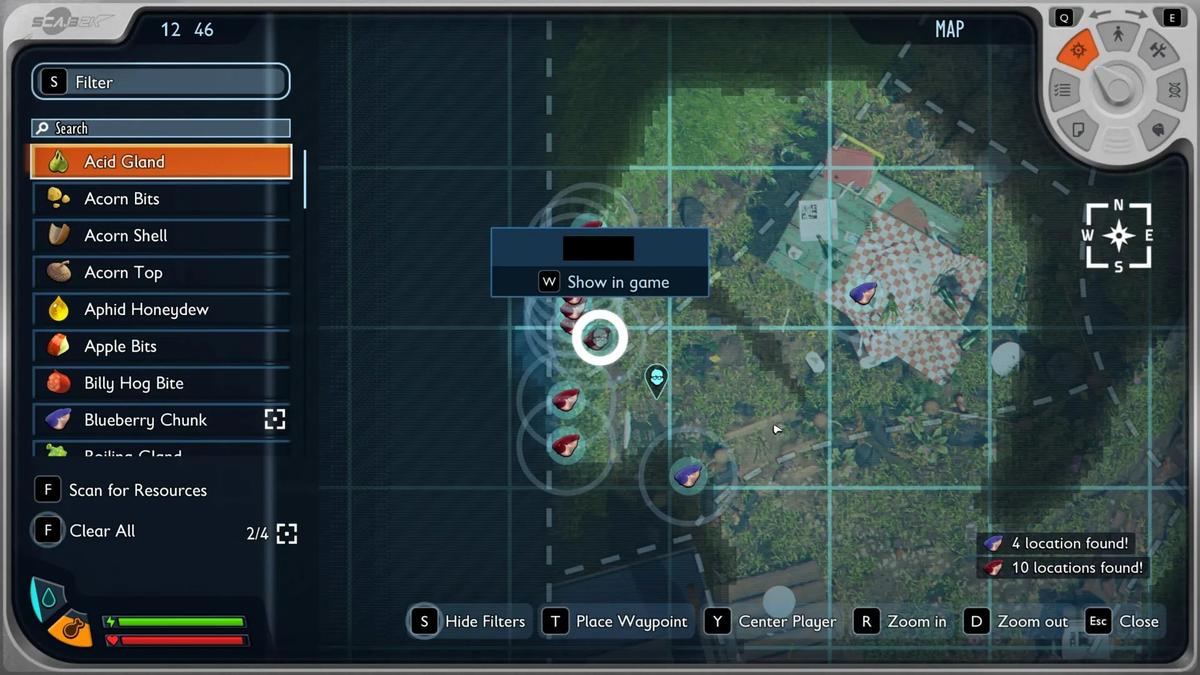Close the map screen
The width and height of the screenshot is (1200, 675).
[x=1123, y=621]
